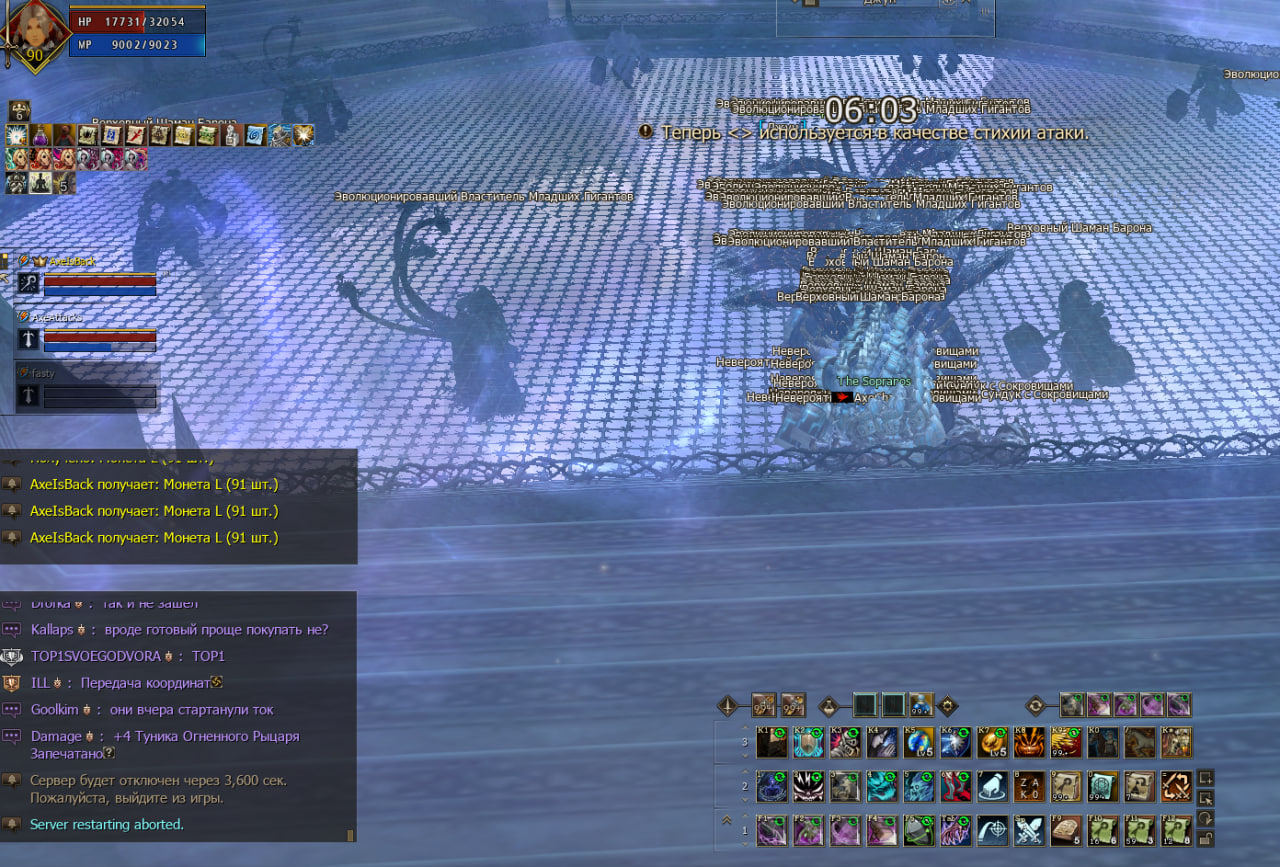This screenshot has height=867, width=1280.
Task: Use the F9 stone tablet item slot
Action: click(x=1066, y=831)
